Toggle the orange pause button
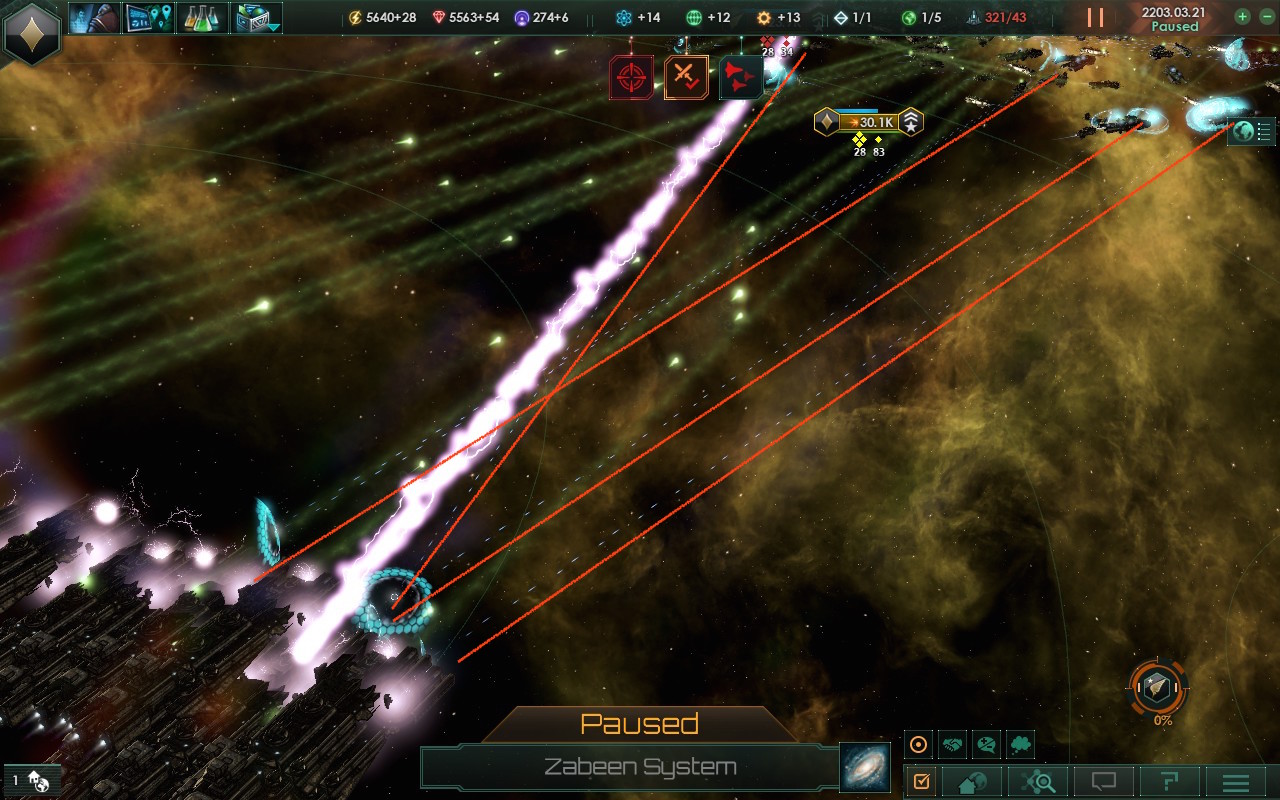This screenshot has width=1280, height=800. coord(1096,18)
